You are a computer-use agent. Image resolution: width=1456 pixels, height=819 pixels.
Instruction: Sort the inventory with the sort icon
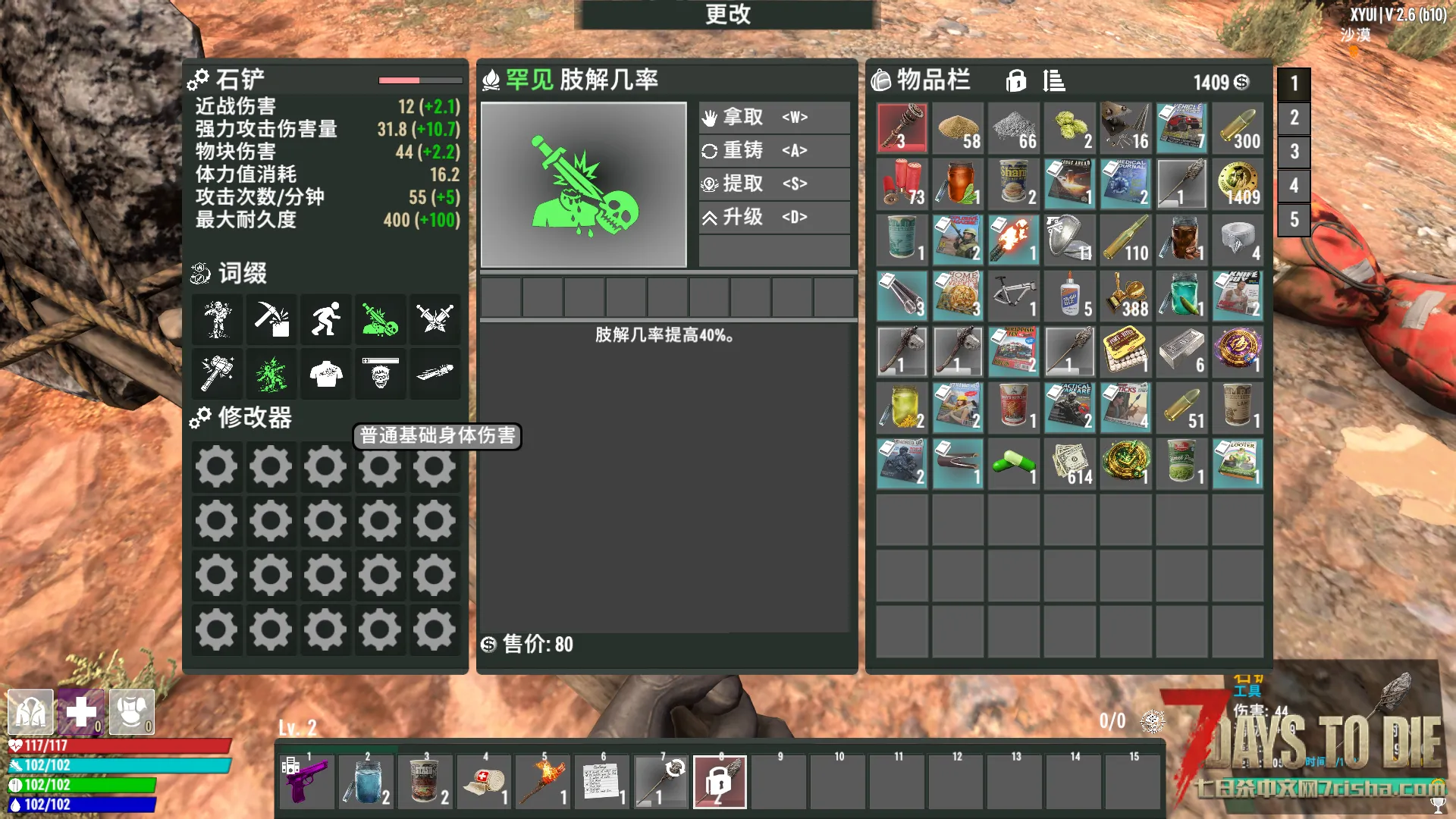(1053, 80)
